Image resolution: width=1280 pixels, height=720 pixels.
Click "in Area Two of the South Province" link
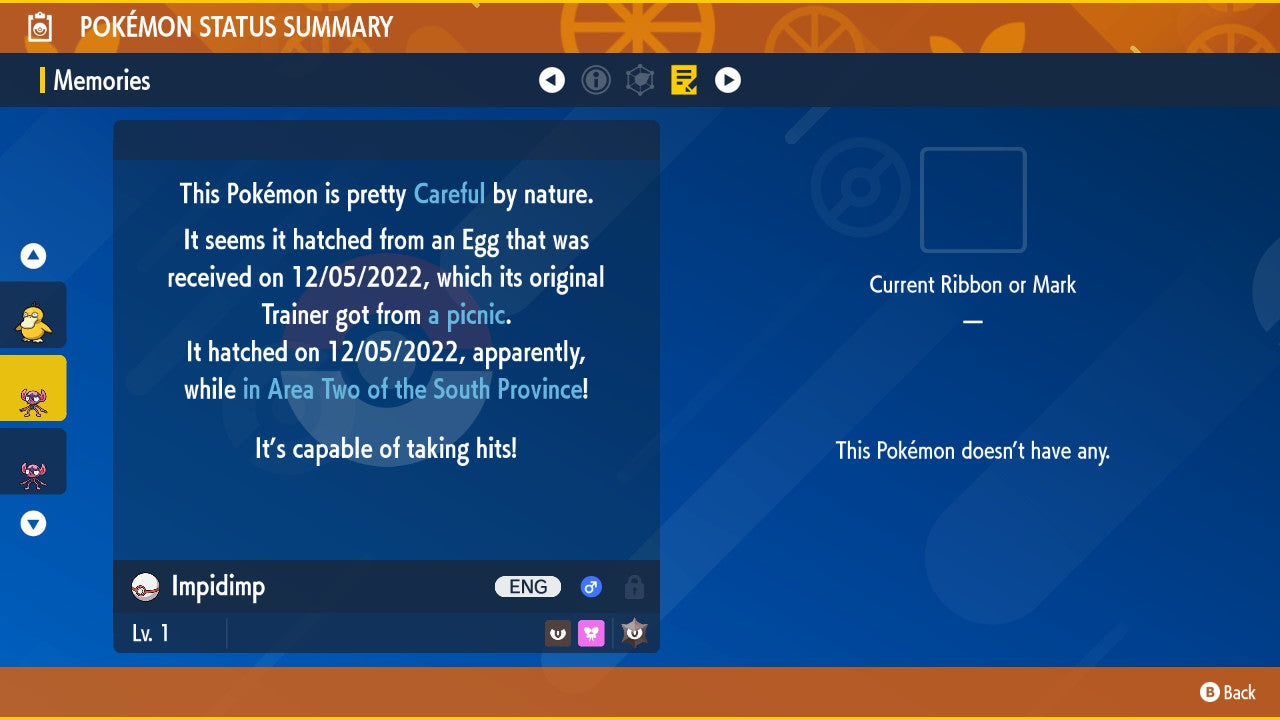coord(412,389)
